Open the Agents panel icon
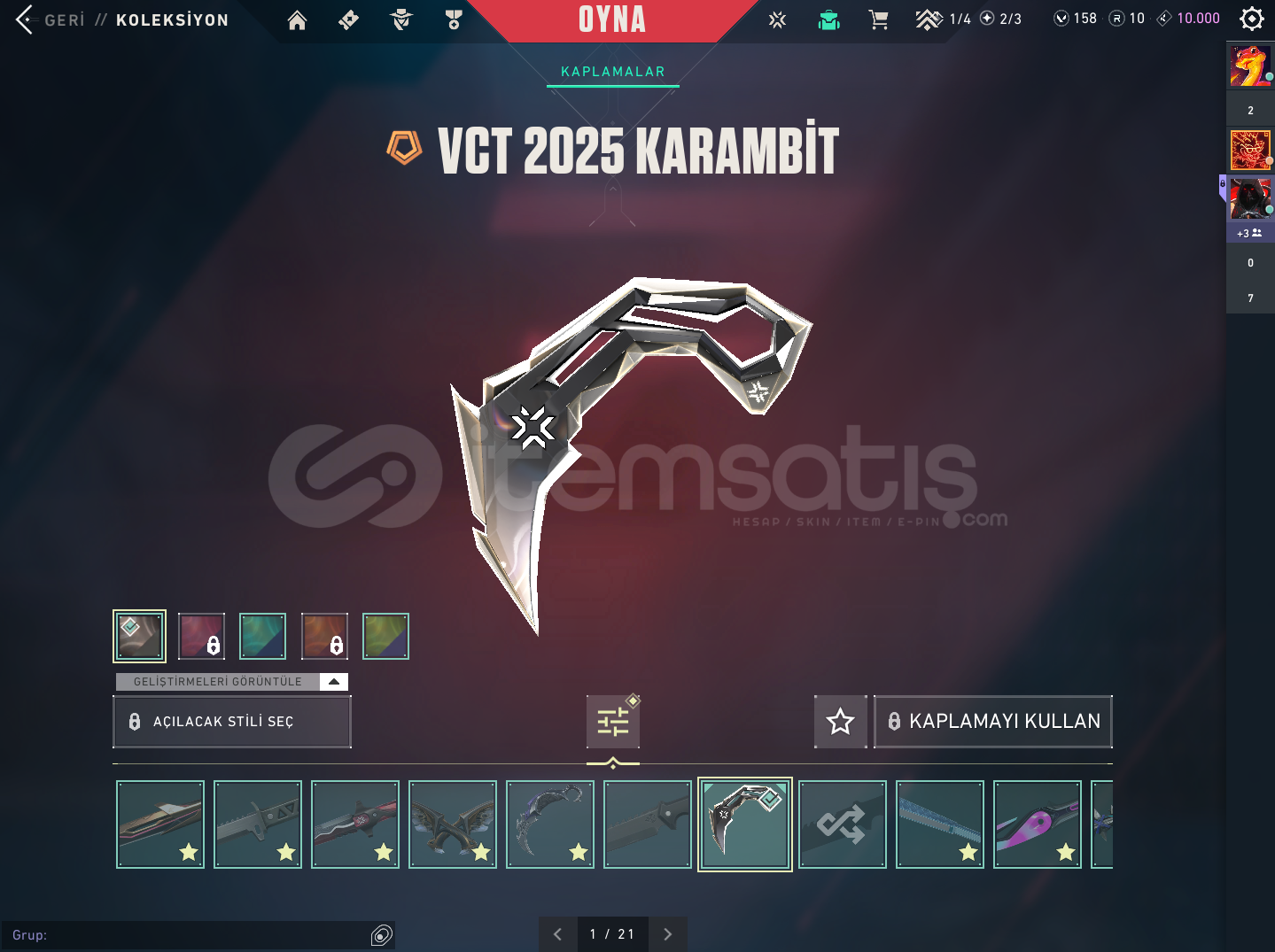The height and width of the screenshot is (952, 1275). [x=400, y=19]
